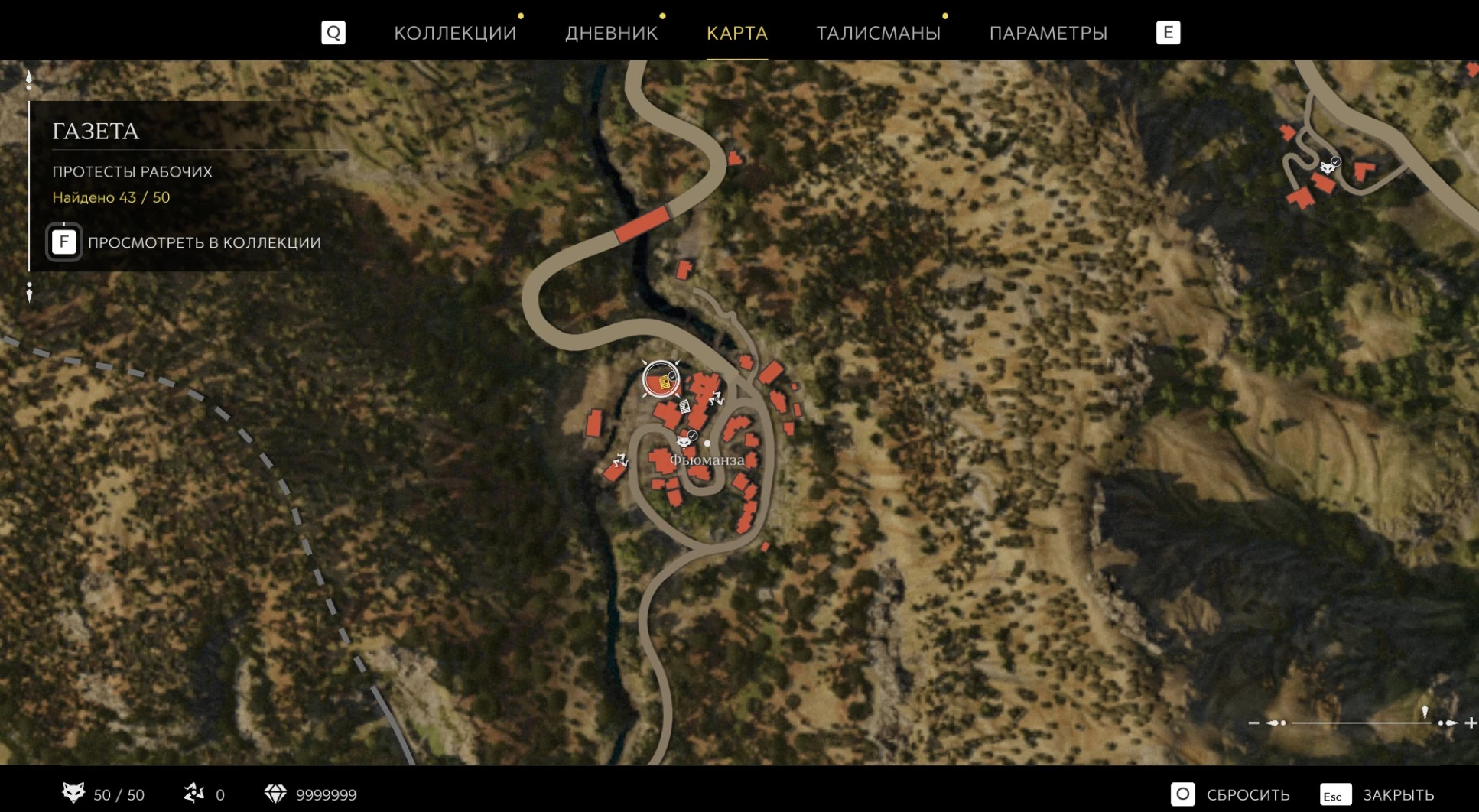
Task: Close the map with ЗАКРЫТЬ
Action: [1378, 794]
